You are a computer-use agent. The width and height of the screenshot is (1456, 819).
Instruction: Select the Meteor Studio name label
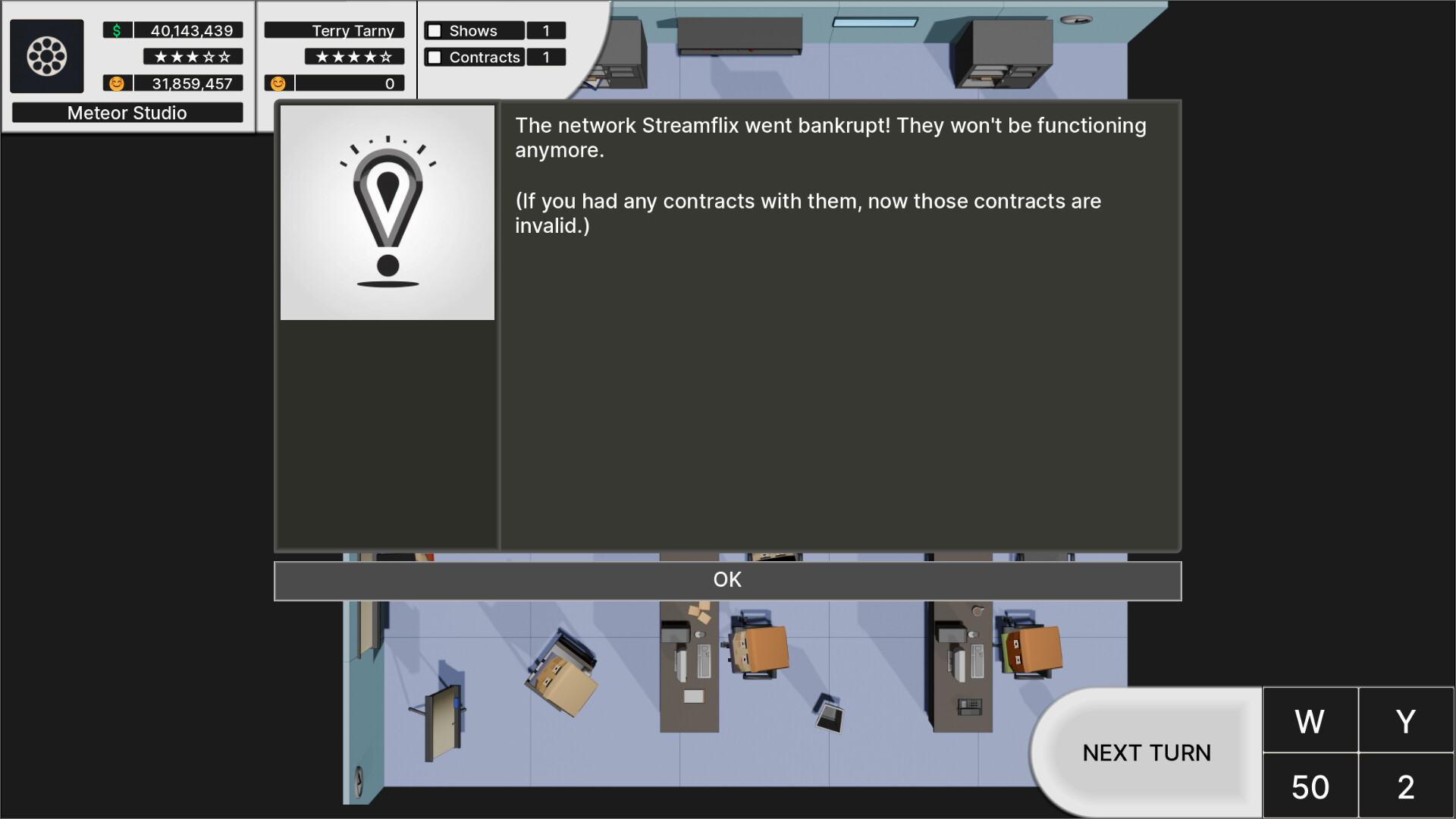[x=127, y=112]
